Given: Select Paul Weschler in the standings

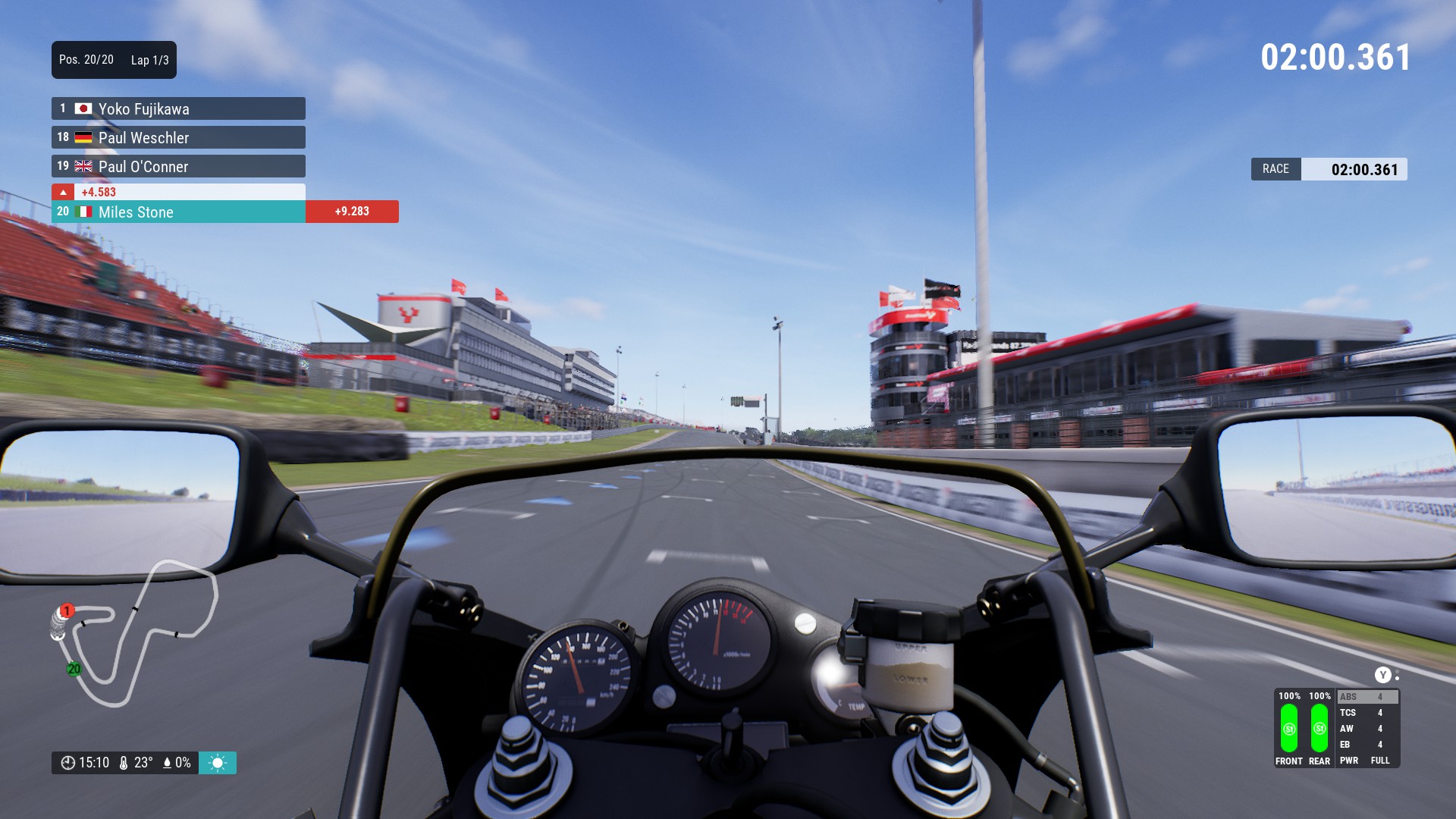Looking at the screenshot, I should pyautogui.click(x=178, y=137).
